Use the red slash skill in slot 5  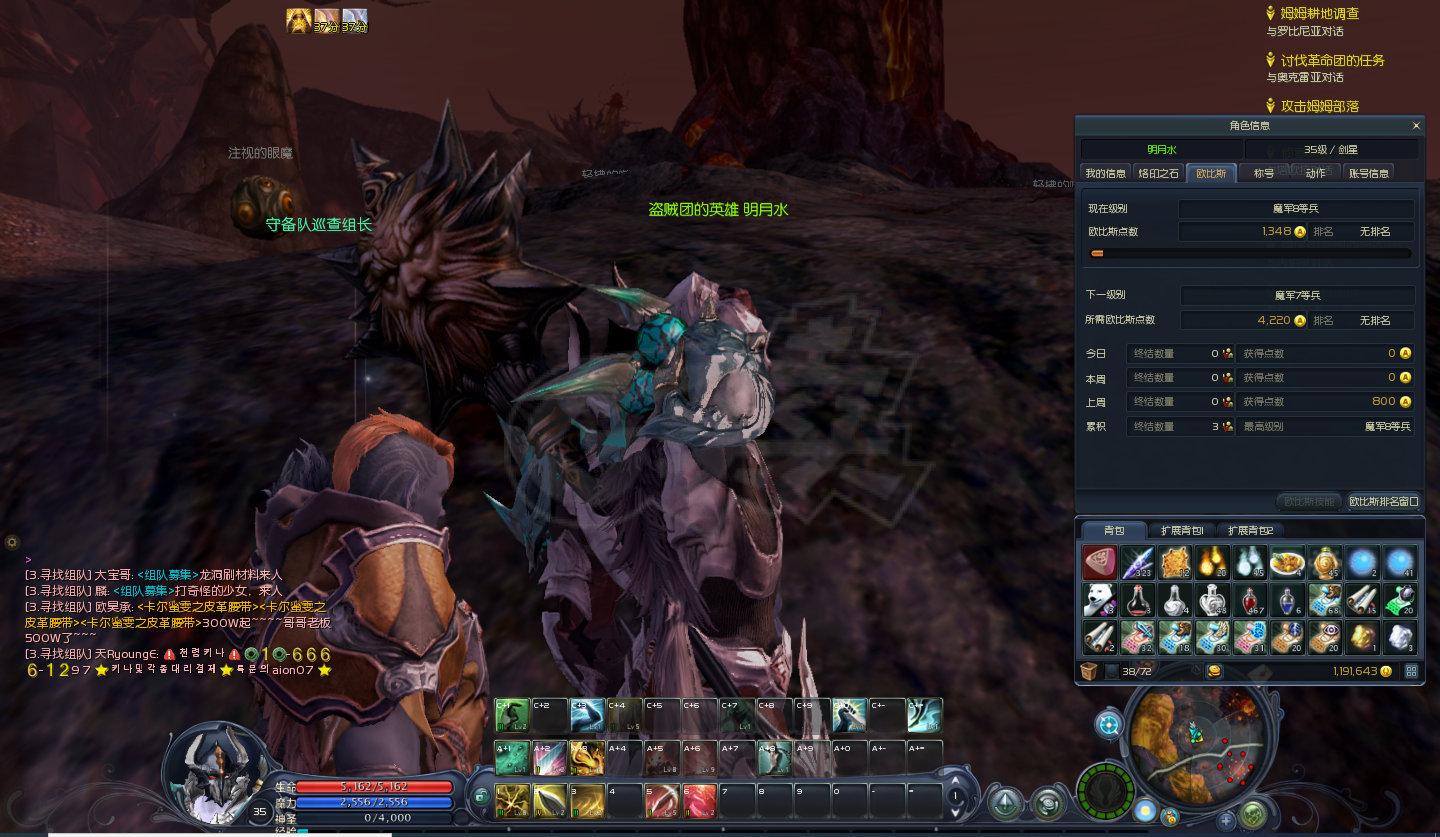[662, 801]
